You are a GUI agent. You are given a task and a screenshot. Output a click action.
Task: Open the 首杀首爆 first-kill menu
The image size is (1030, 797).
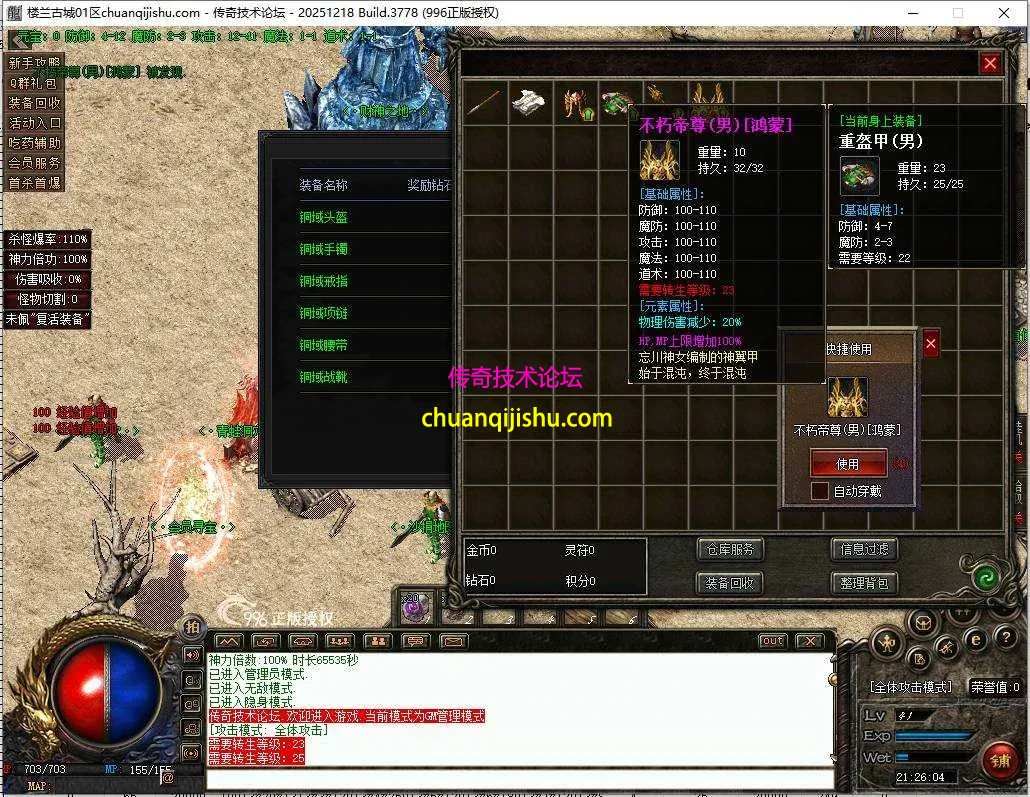[x=35, y=183]
